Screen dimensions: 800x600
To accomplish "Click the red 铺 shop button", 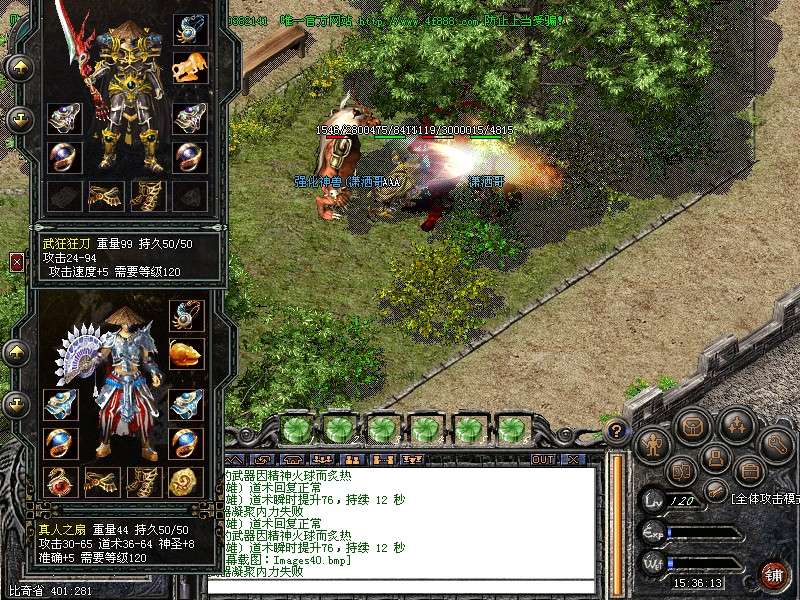I will (x=773, y=574).
